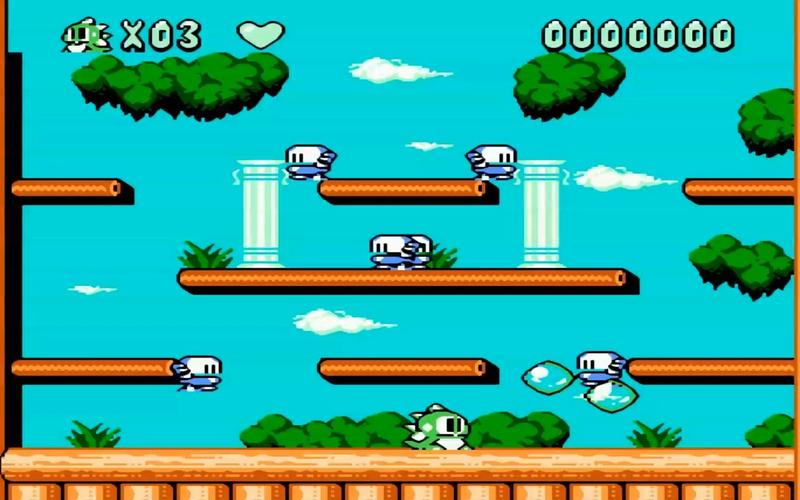Click the green heart icon

point(261,35)
